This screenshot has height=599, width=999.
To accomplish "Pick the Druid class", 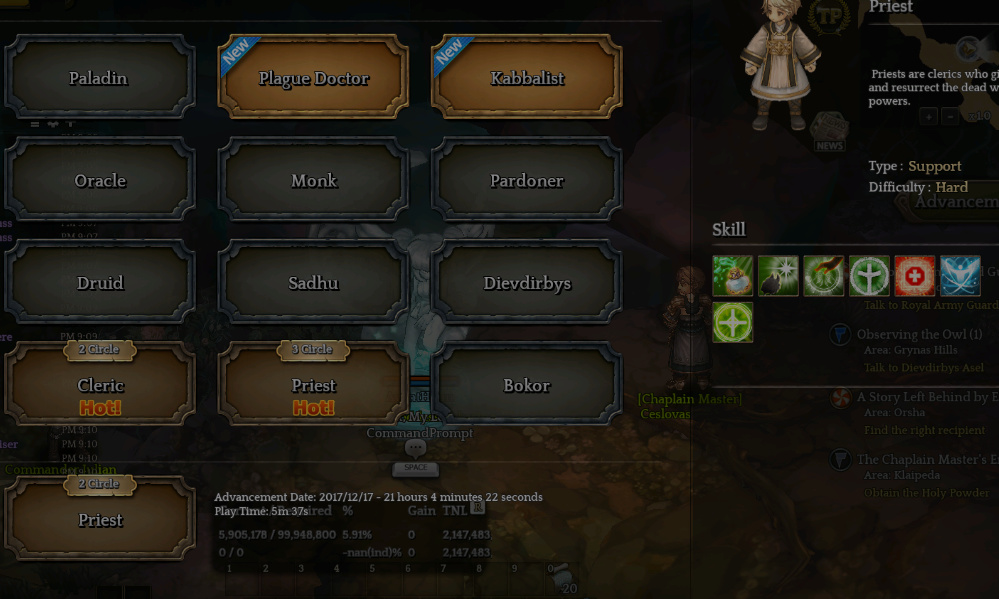I will [99, 283].
